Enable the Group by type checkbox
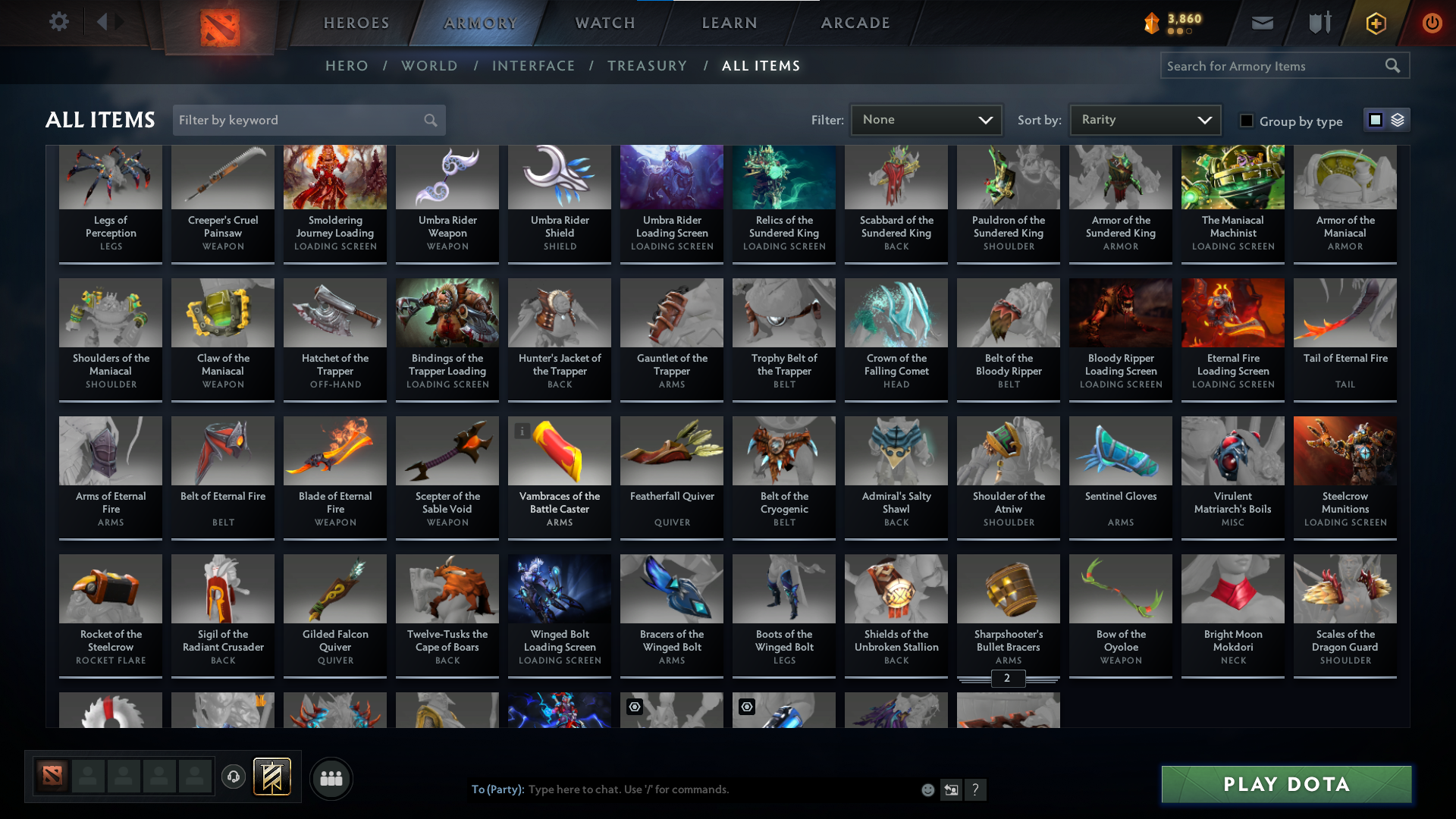Image resolution: width=1456 pixels, height=819 pixels. point(1246,120)
